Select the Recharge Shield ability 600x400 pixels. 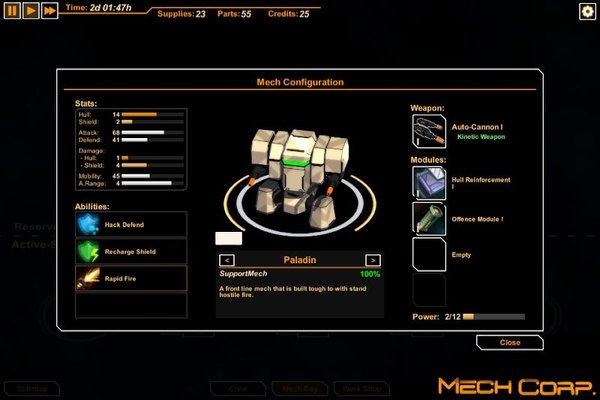[131, 251]
